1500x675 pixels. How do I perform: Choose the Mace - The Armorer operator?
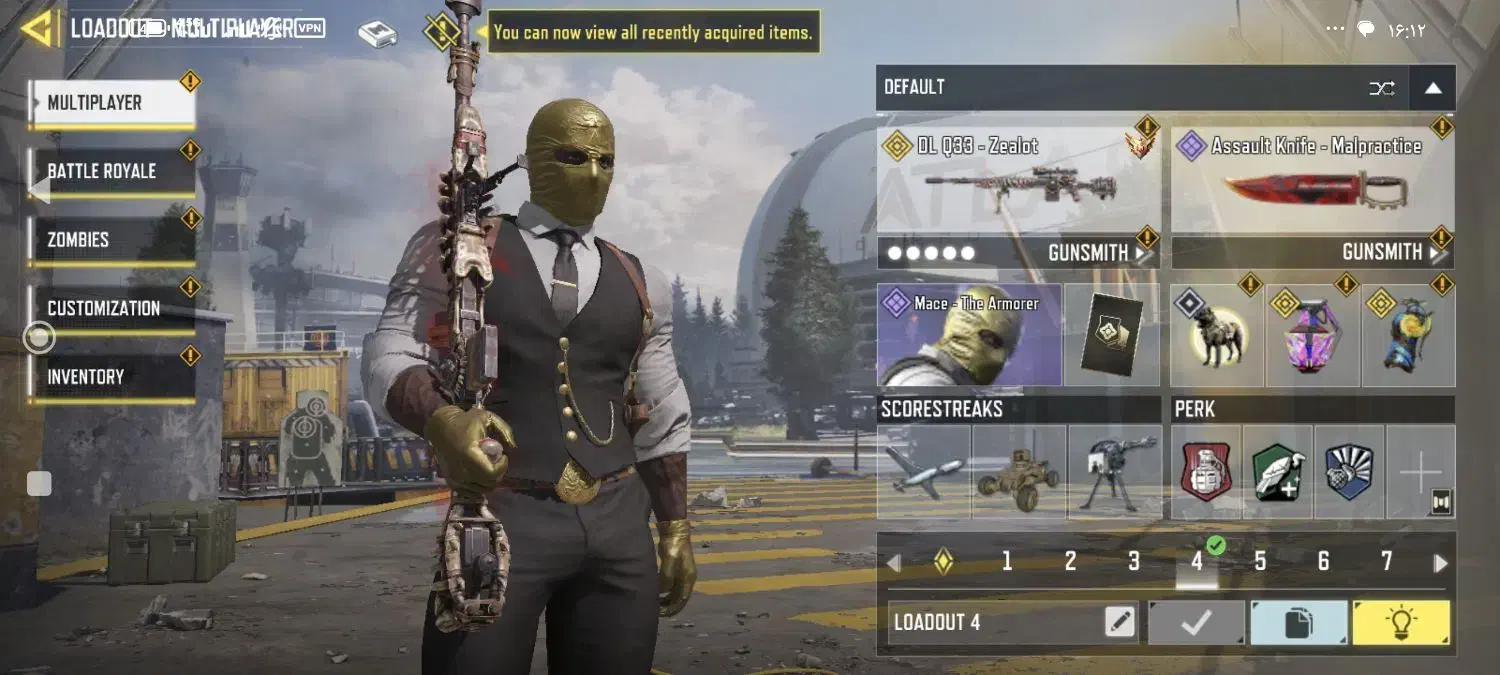pyautogui.click(x=969, y=335)
